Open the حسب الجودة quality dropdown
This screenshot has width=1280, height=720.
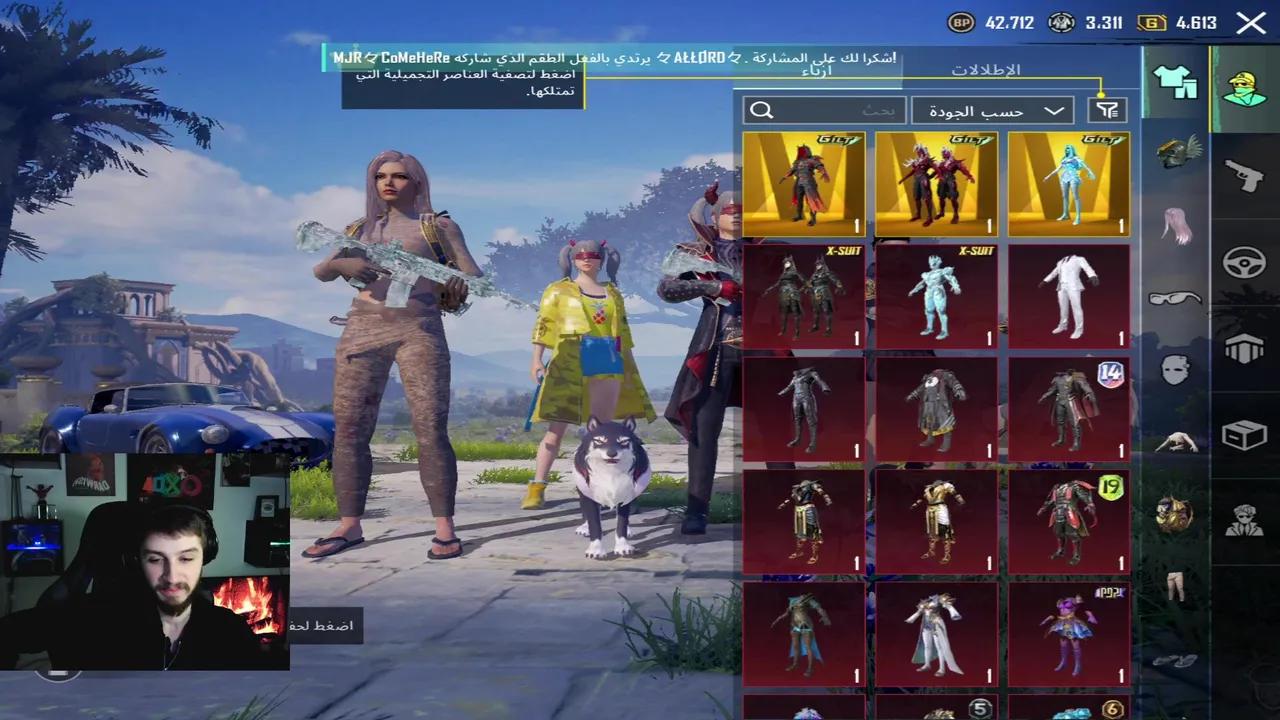[990, 110]
